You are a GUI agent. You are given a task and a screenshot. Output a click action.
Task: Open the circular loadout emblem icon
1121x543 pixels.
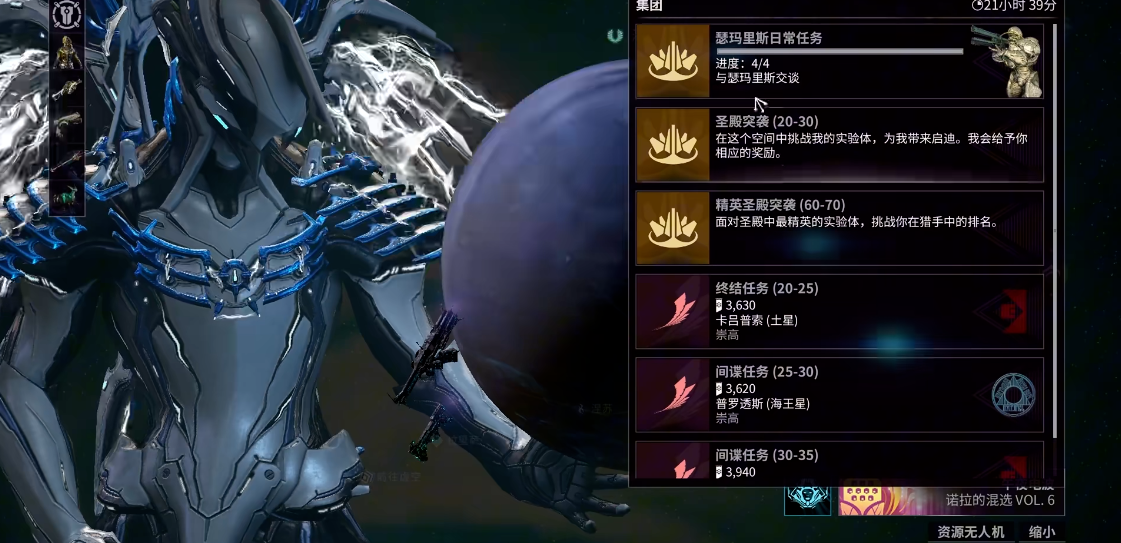[x=67, y=14]
